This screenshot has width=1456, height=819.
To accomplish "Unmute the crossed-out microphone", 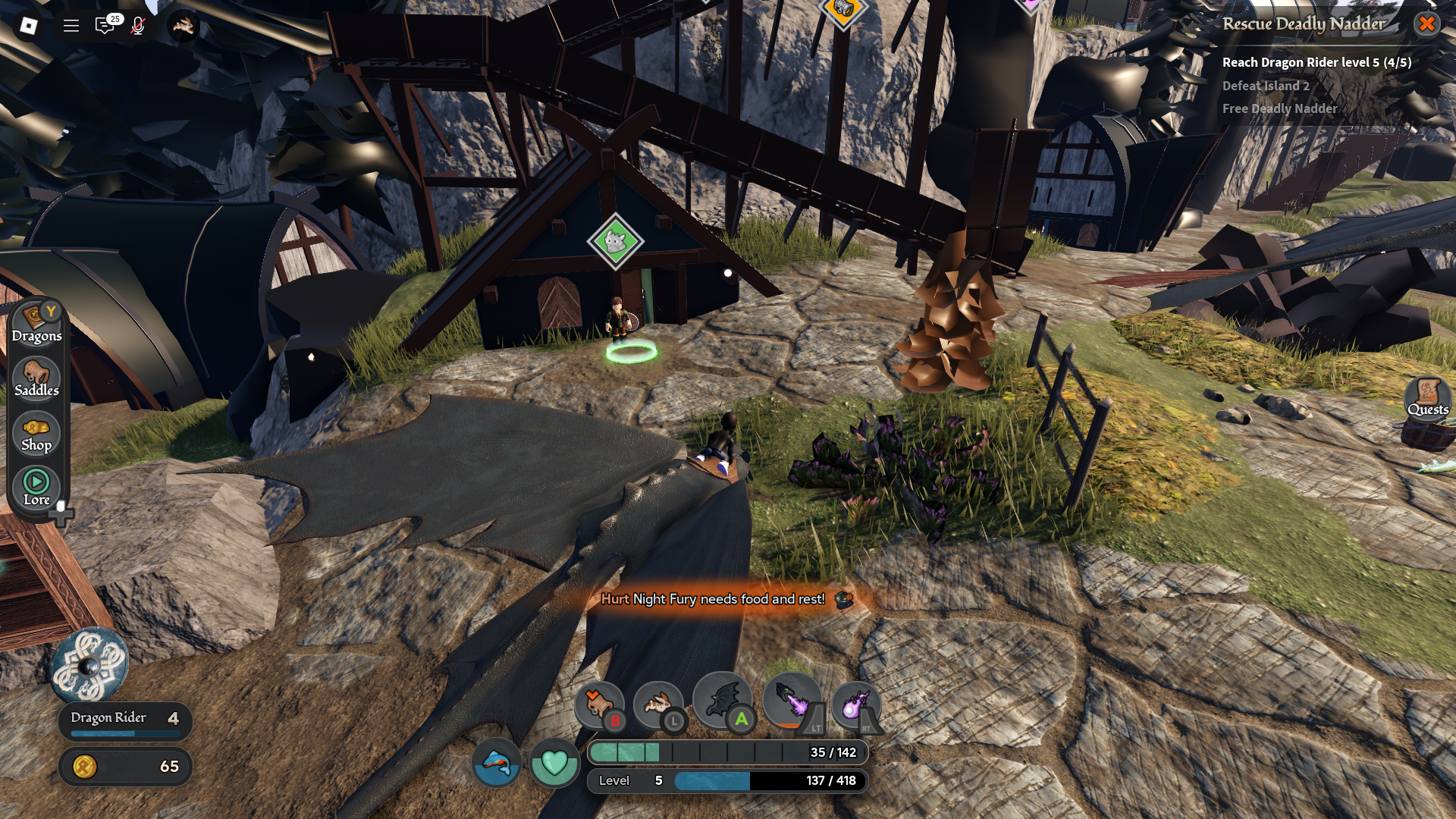I will tap(138, 26).
